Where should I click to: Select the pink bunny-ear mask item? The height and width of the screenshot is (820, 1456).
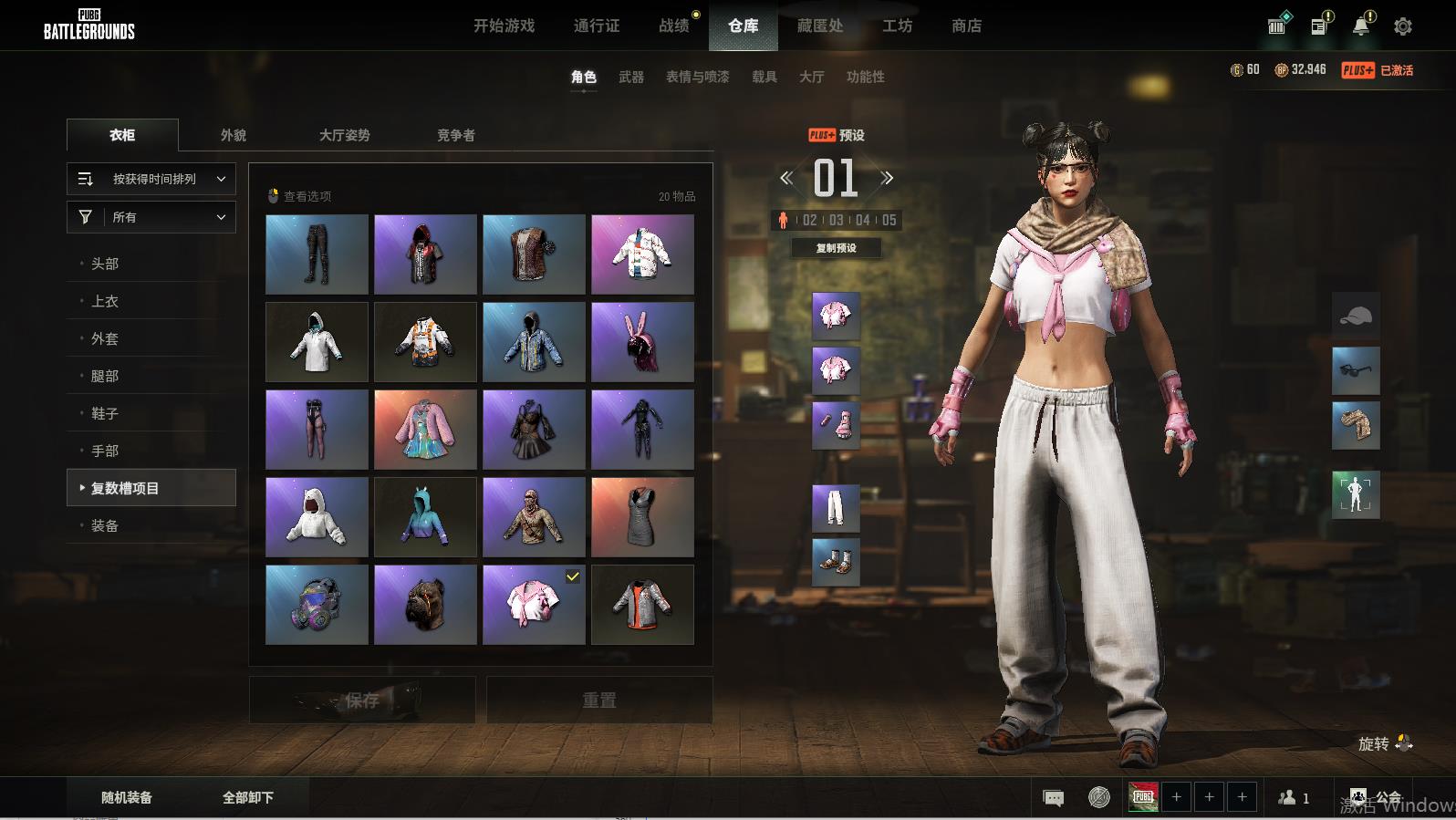tap(642, 342)
